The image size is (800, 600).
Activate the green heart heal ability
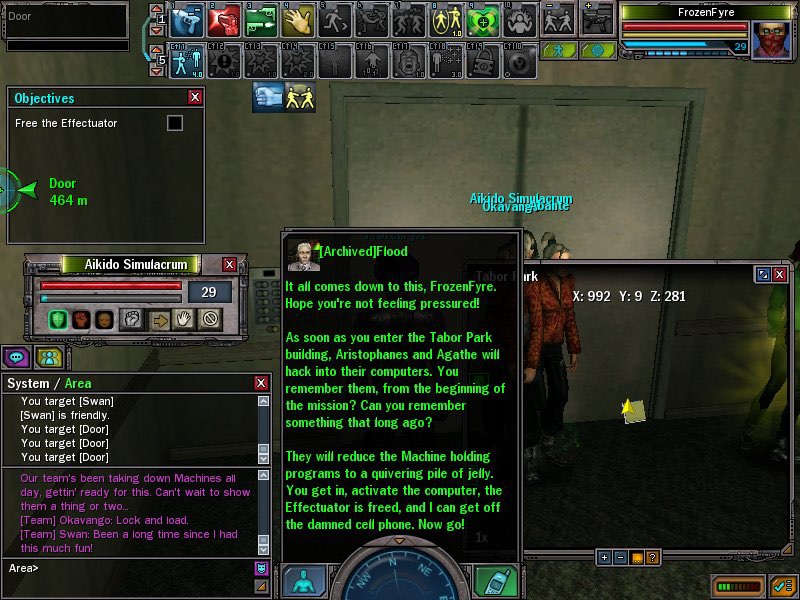[x=484, y=20]
